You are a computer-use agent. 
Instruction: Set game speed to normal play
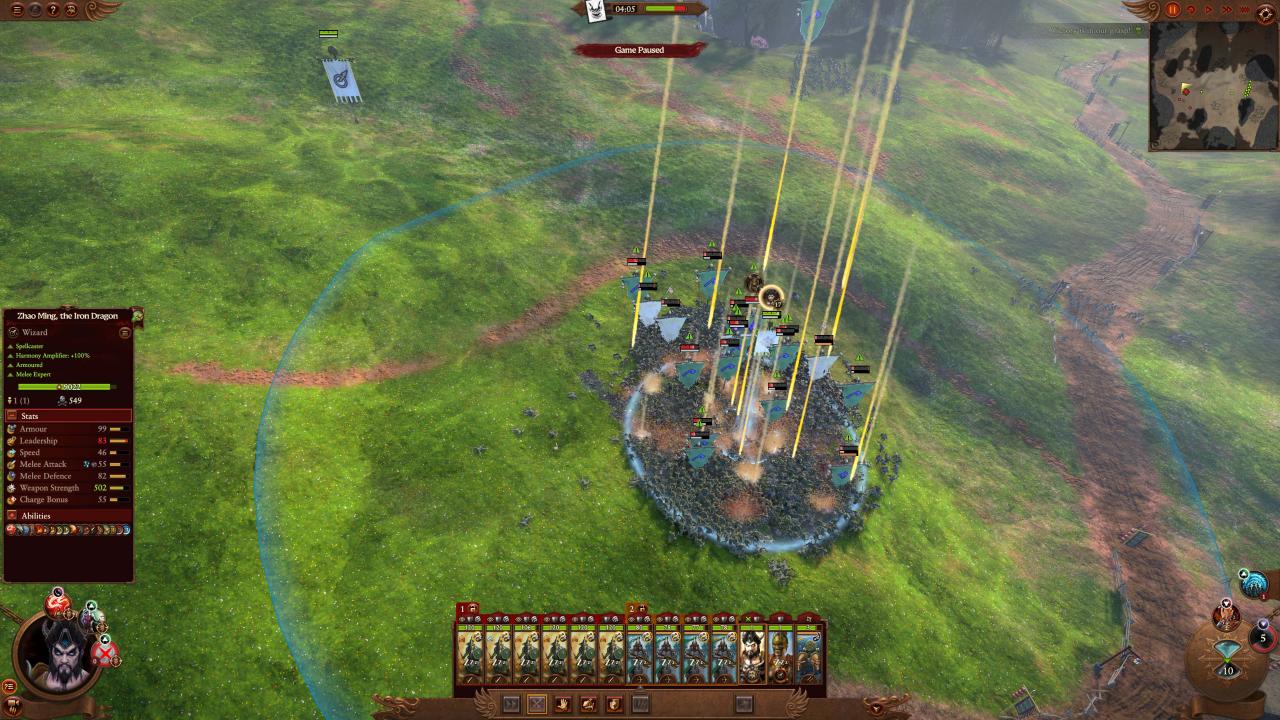pyautogui.click(x=1211, y=10)
